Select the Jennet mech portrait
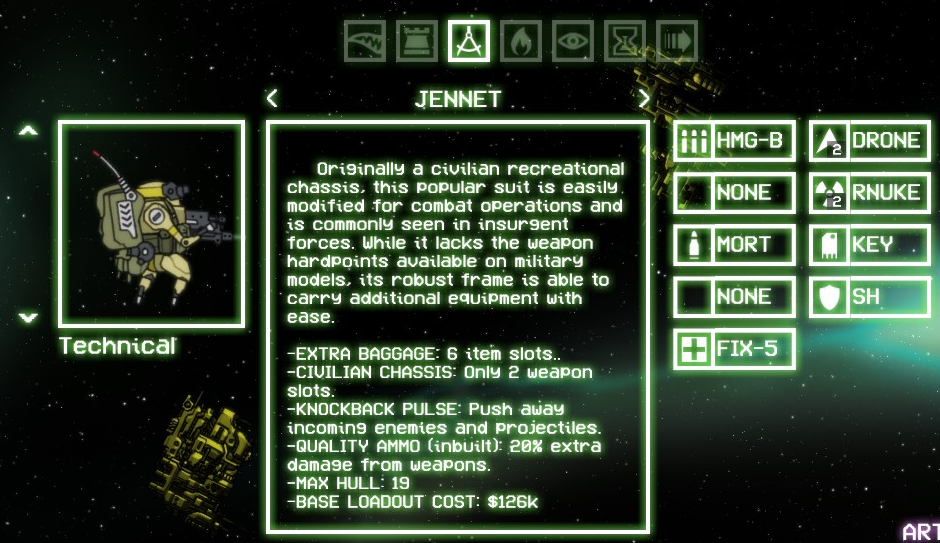Viewport: 940px width, 543px height. pyautogui.click(x=151, y=224)
